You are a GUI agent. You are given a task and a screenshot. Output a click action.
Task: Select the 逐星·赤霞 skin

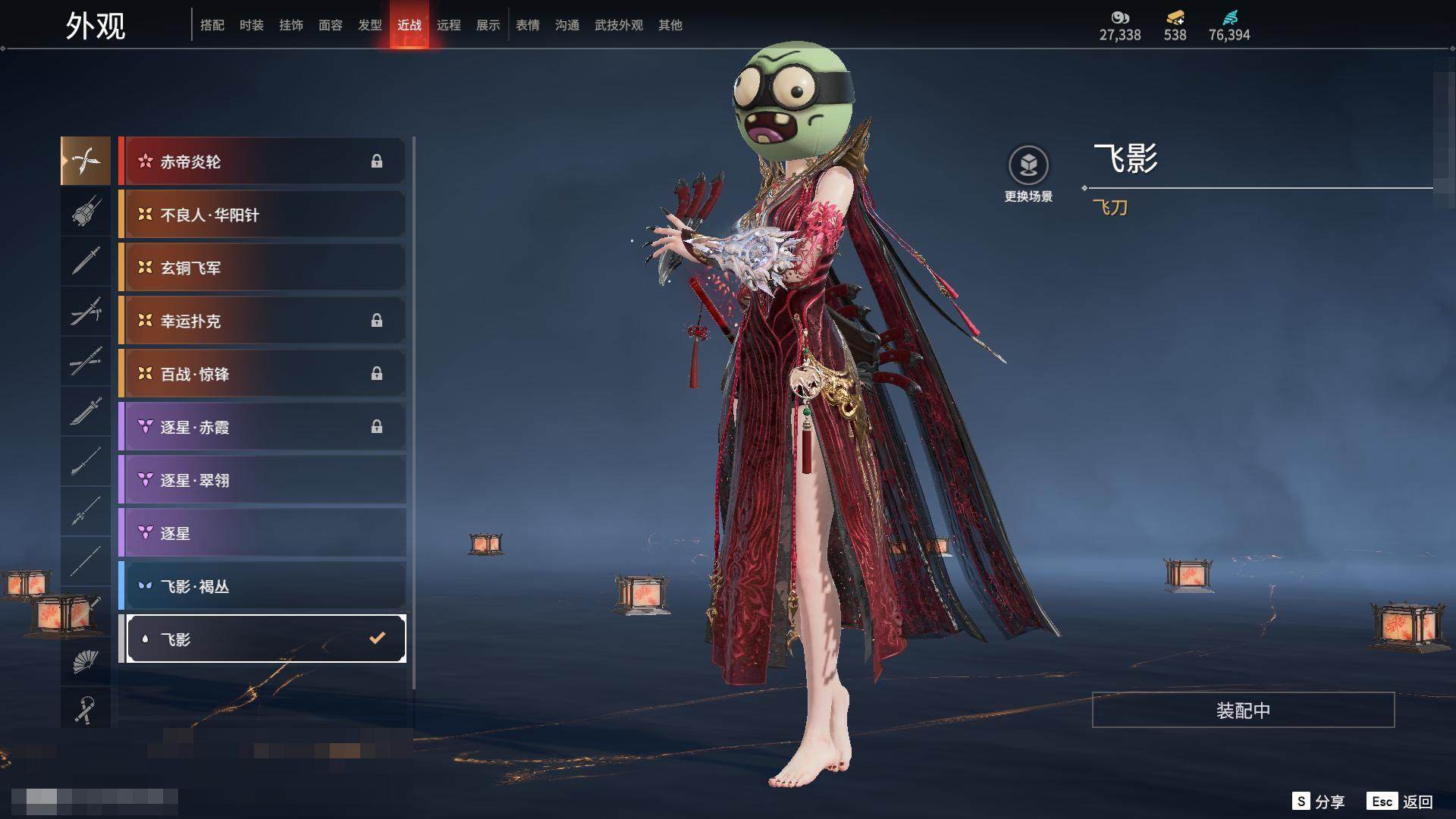pos(262,427)
